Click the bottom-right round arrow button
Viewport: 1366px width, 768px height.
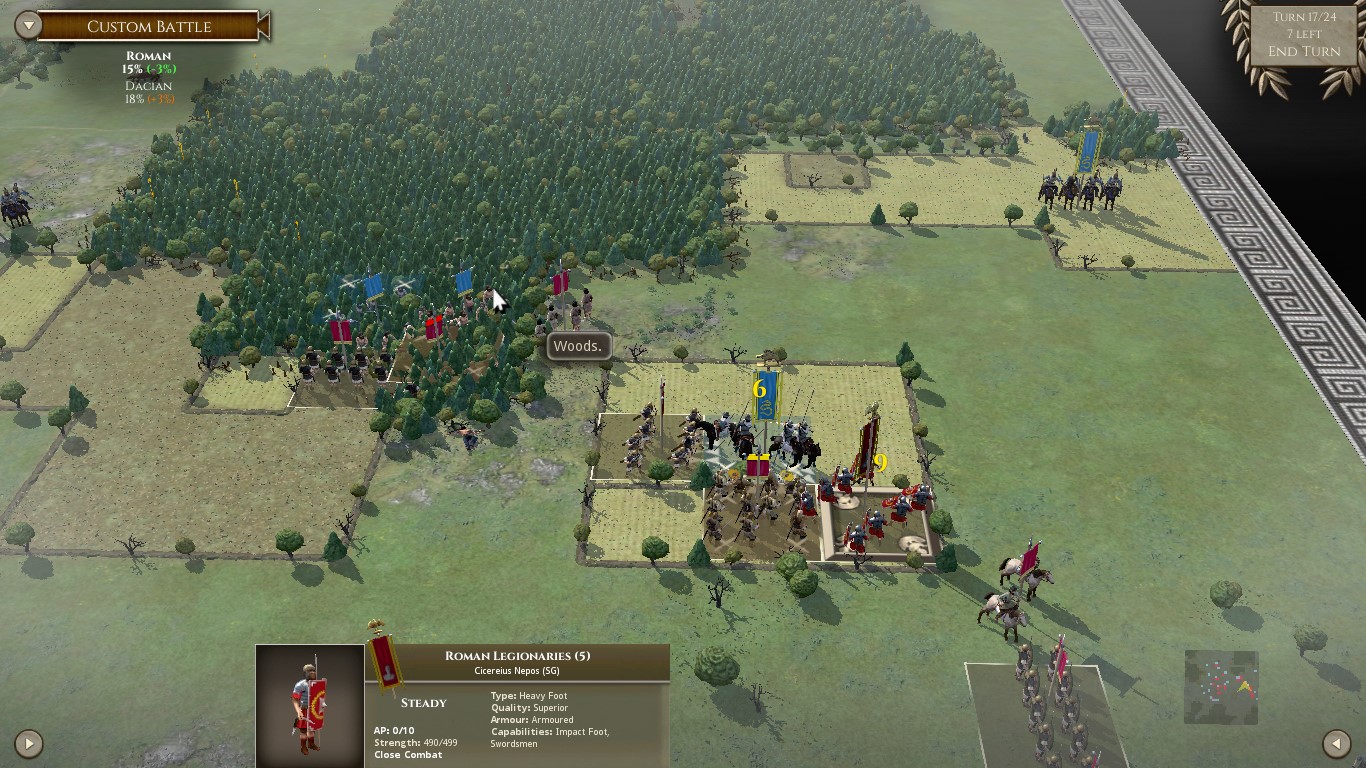point(1336,743)
